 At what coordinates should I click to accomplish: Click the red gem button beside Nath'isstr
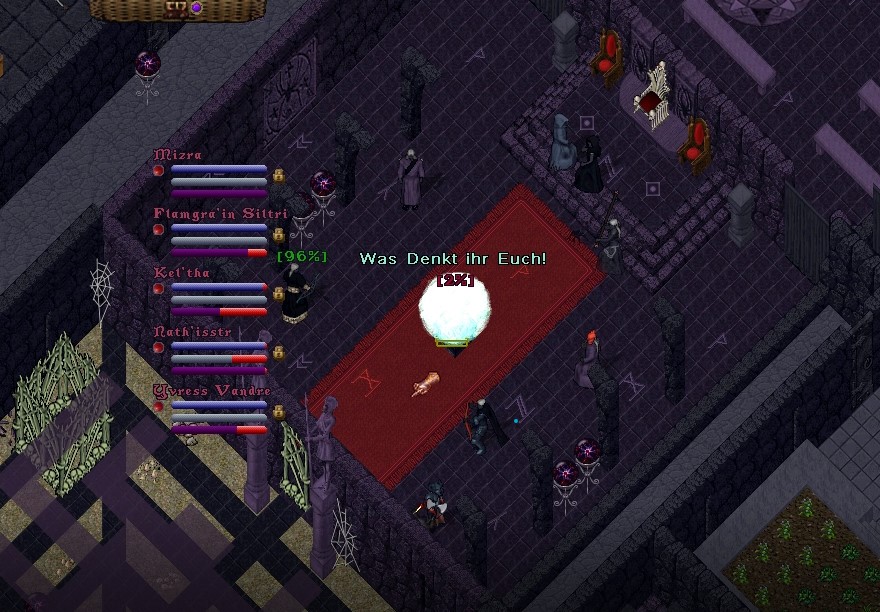coord(158,347)
